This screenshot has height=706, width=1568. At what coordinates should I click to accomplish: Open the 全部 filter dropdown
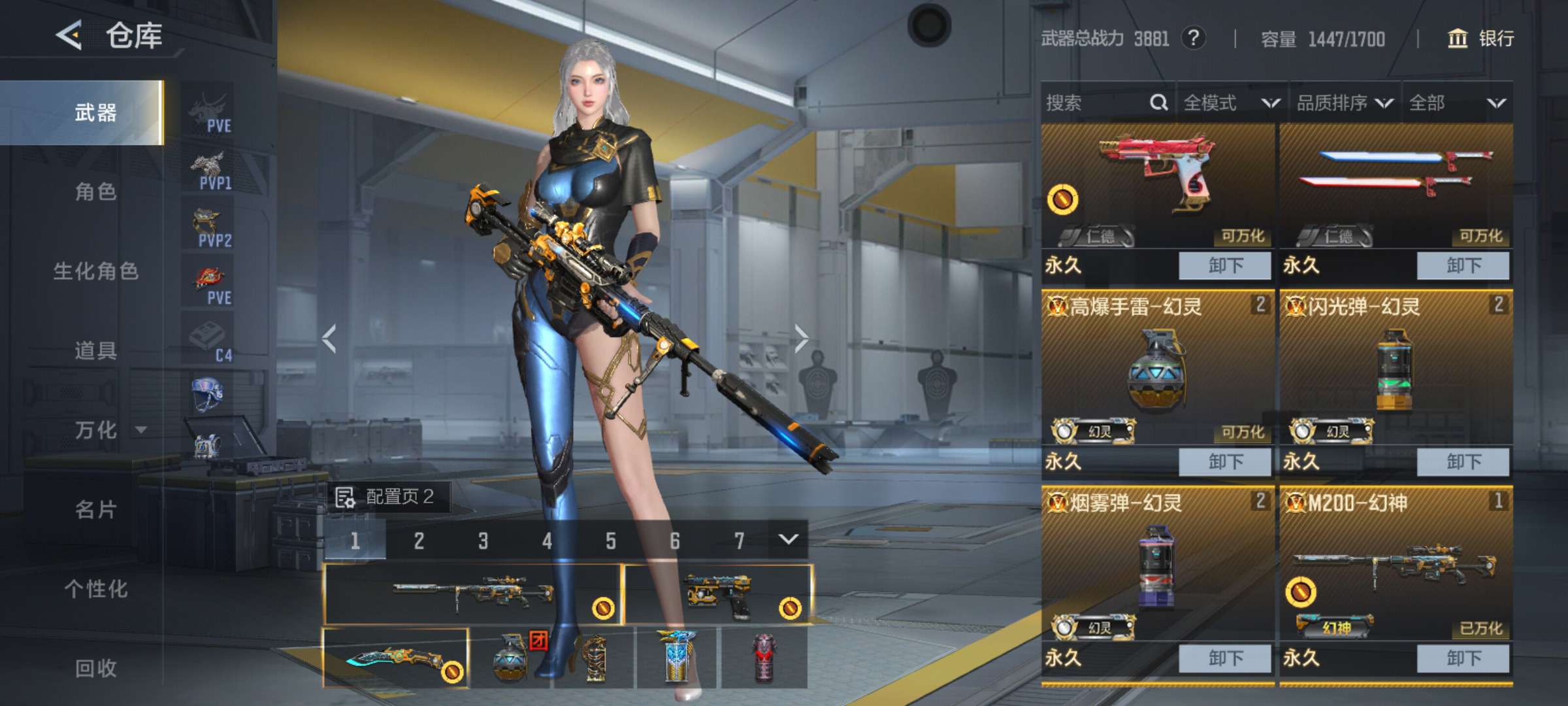(1456, 103)
